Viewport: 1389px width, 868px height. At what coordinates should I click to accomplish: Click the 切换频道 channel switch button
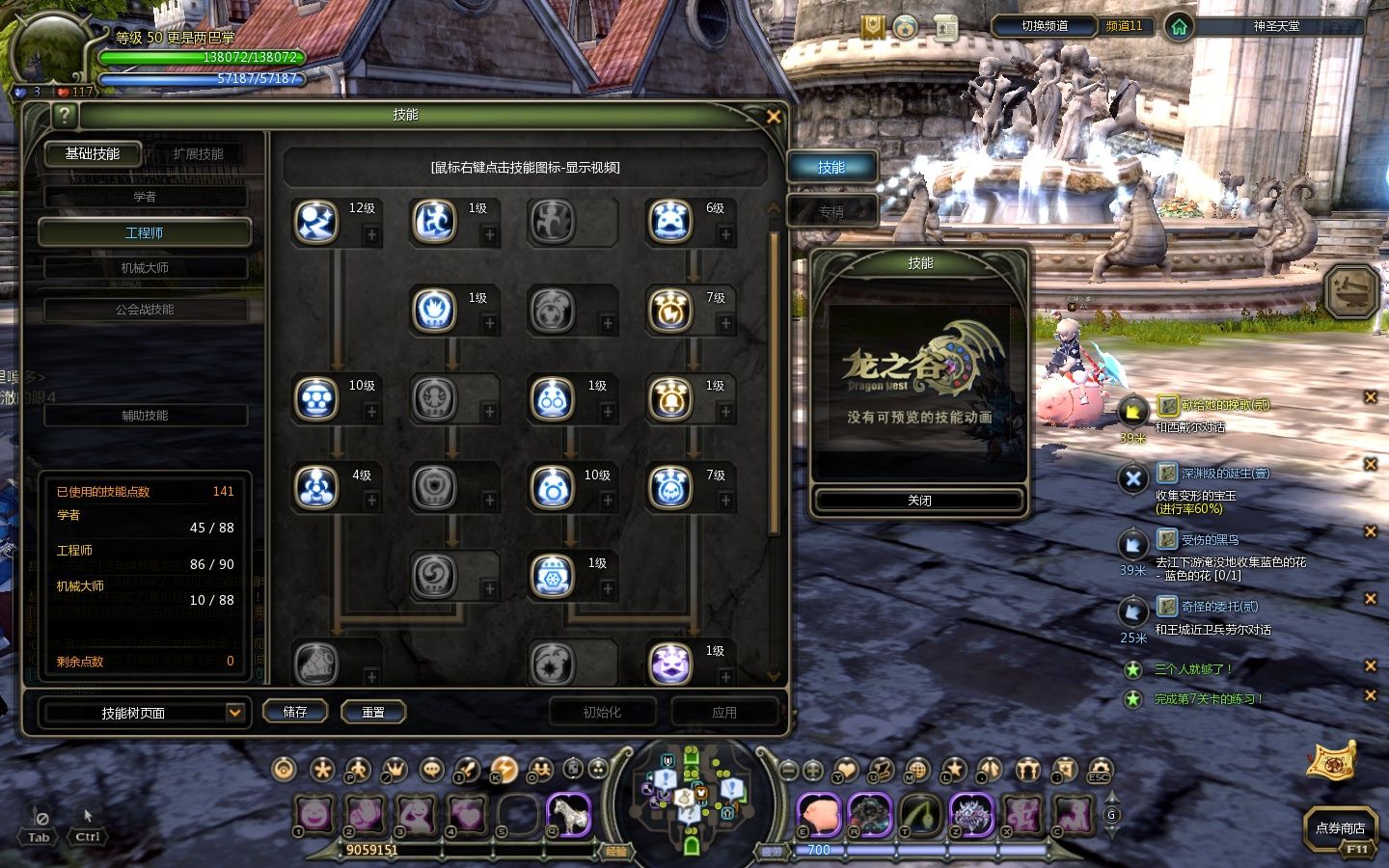[x=1045, y=26]
